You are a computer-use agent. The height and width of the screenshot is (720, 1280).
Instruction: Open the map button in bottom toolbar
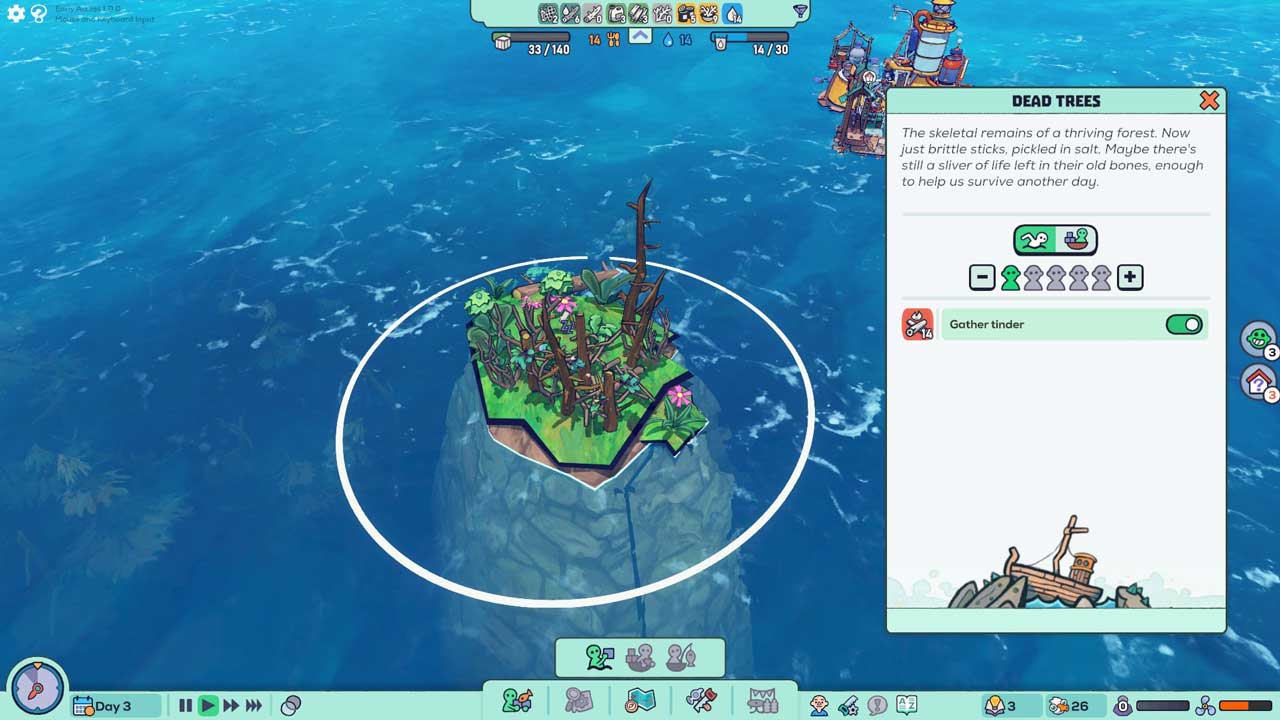640,701
